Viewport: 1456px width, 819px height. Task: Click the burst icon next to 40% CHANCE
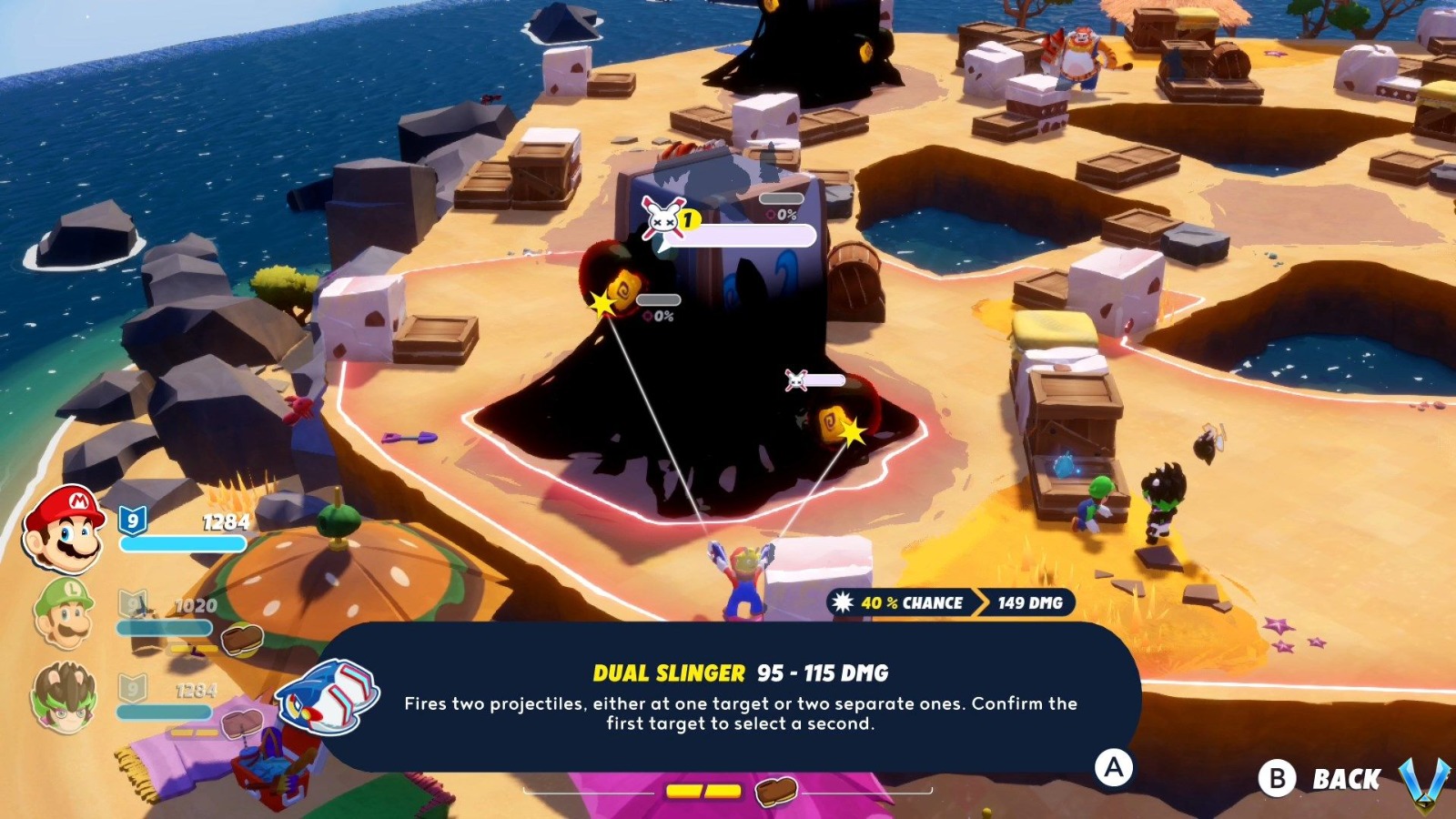pyautogui.click(x=842, y=602)
